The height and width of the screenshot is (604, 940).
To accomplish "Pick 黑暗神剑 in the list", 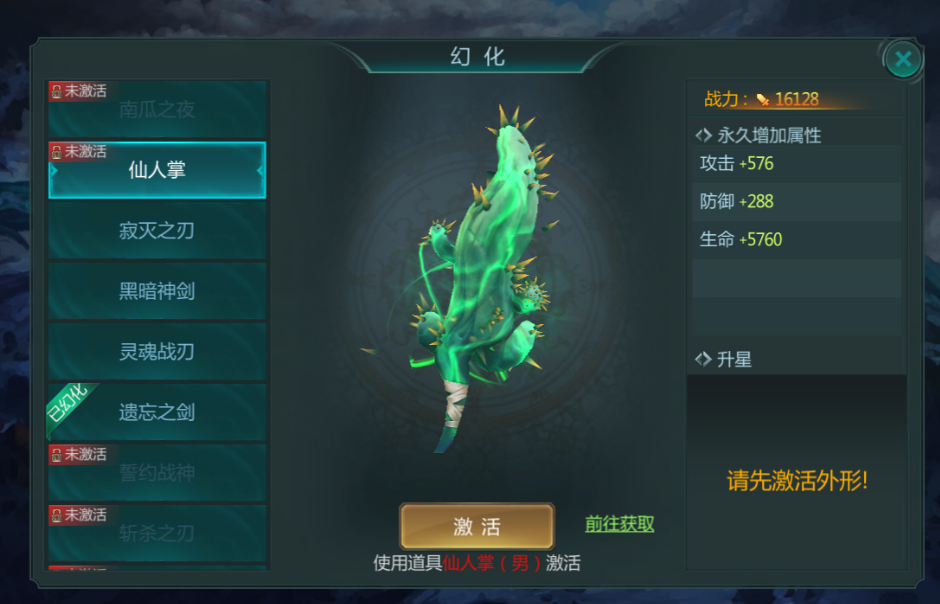I will click(157, 292).
